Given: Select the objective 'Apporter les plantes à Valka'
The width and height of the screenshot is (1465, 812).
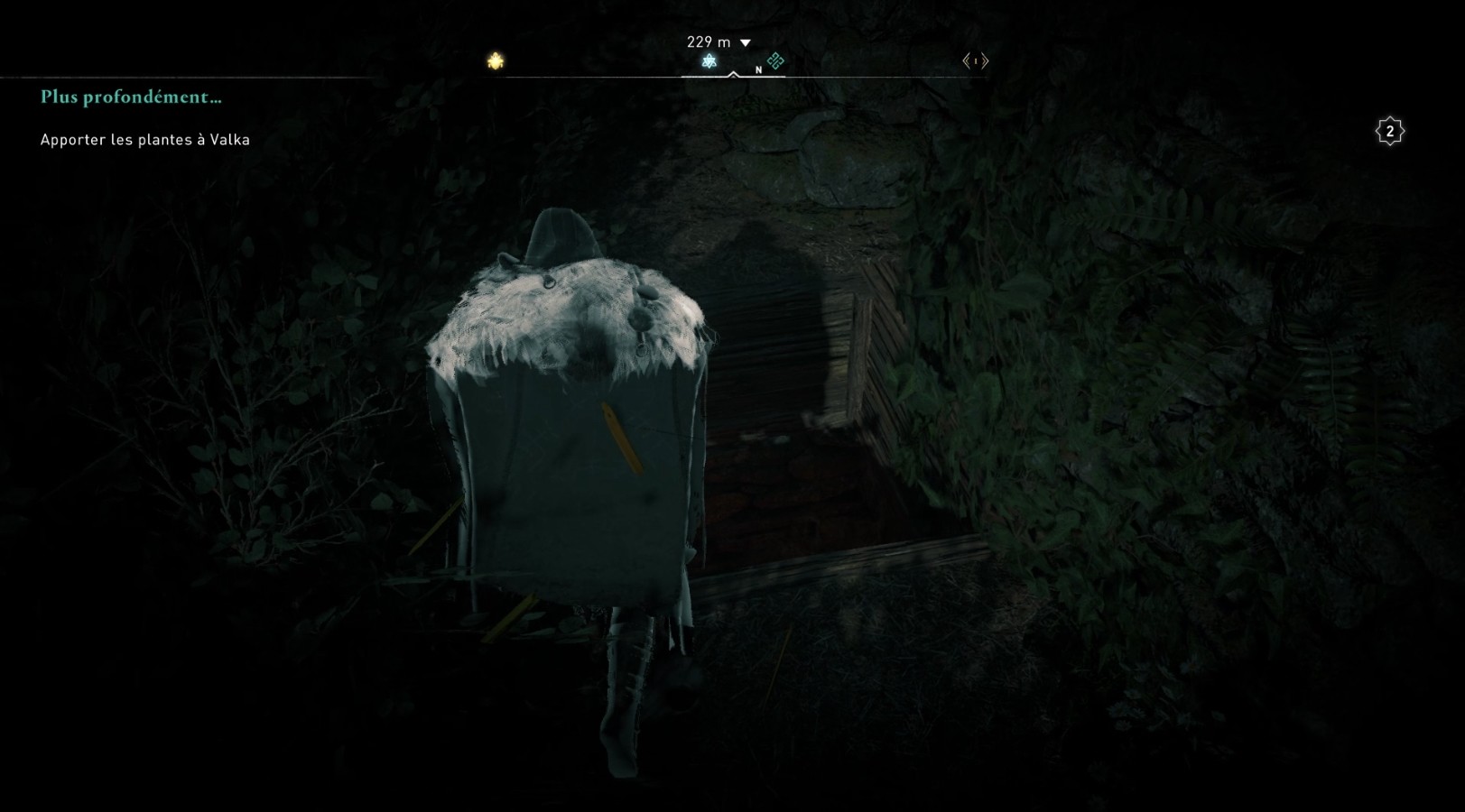Looking at the screenshot, I should (x=145, y=140).
